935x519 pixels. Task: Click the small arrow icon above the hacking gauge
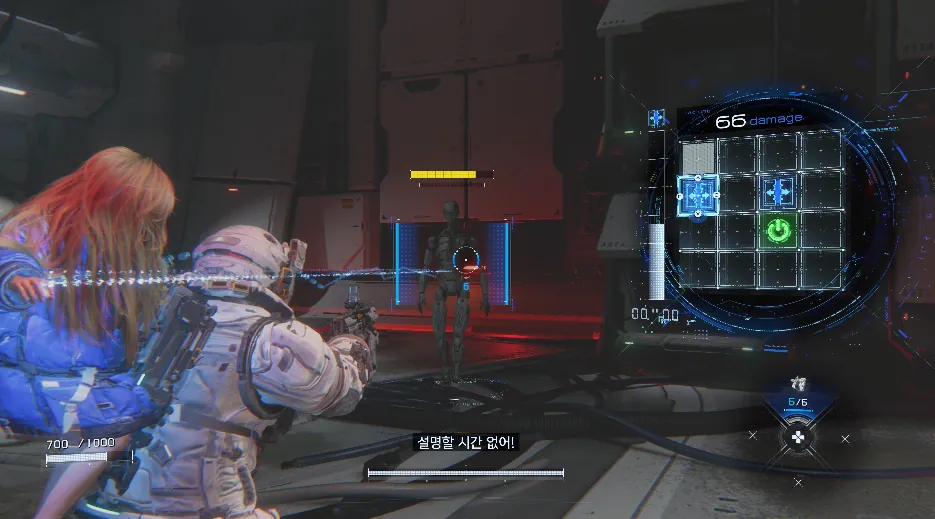click(657, 119)
